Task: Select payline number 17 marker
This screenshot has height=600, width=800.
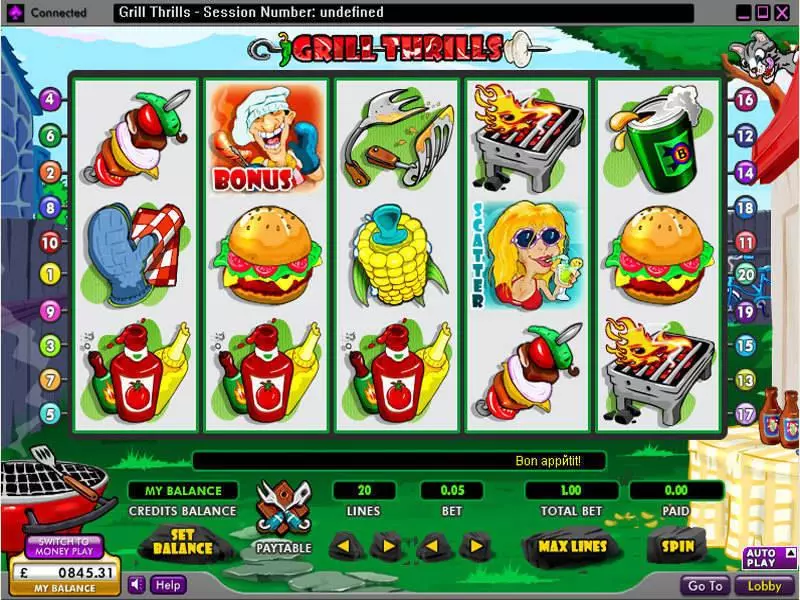Action: tap(744, 412)
